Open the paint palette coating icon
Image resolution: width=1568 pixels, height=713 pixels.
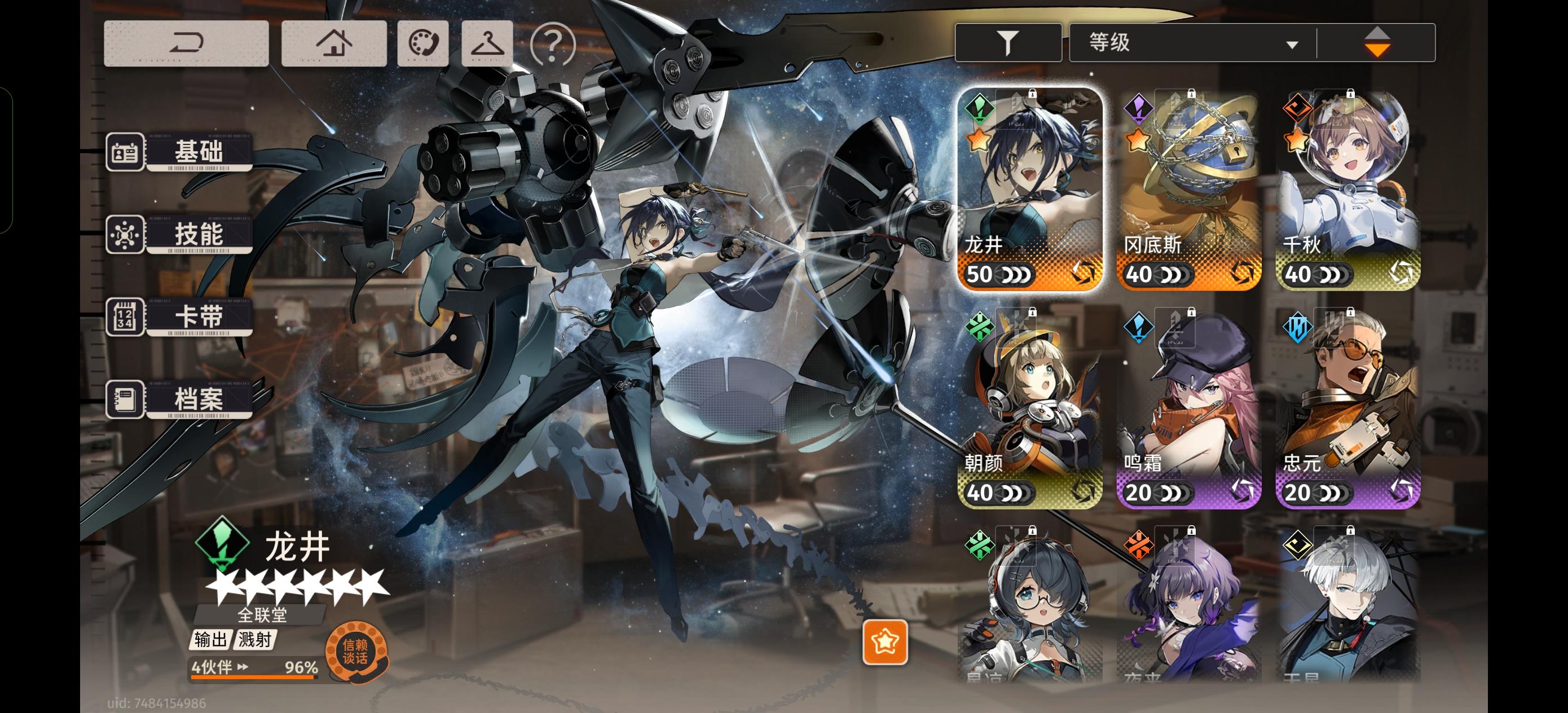pos(422,43)
